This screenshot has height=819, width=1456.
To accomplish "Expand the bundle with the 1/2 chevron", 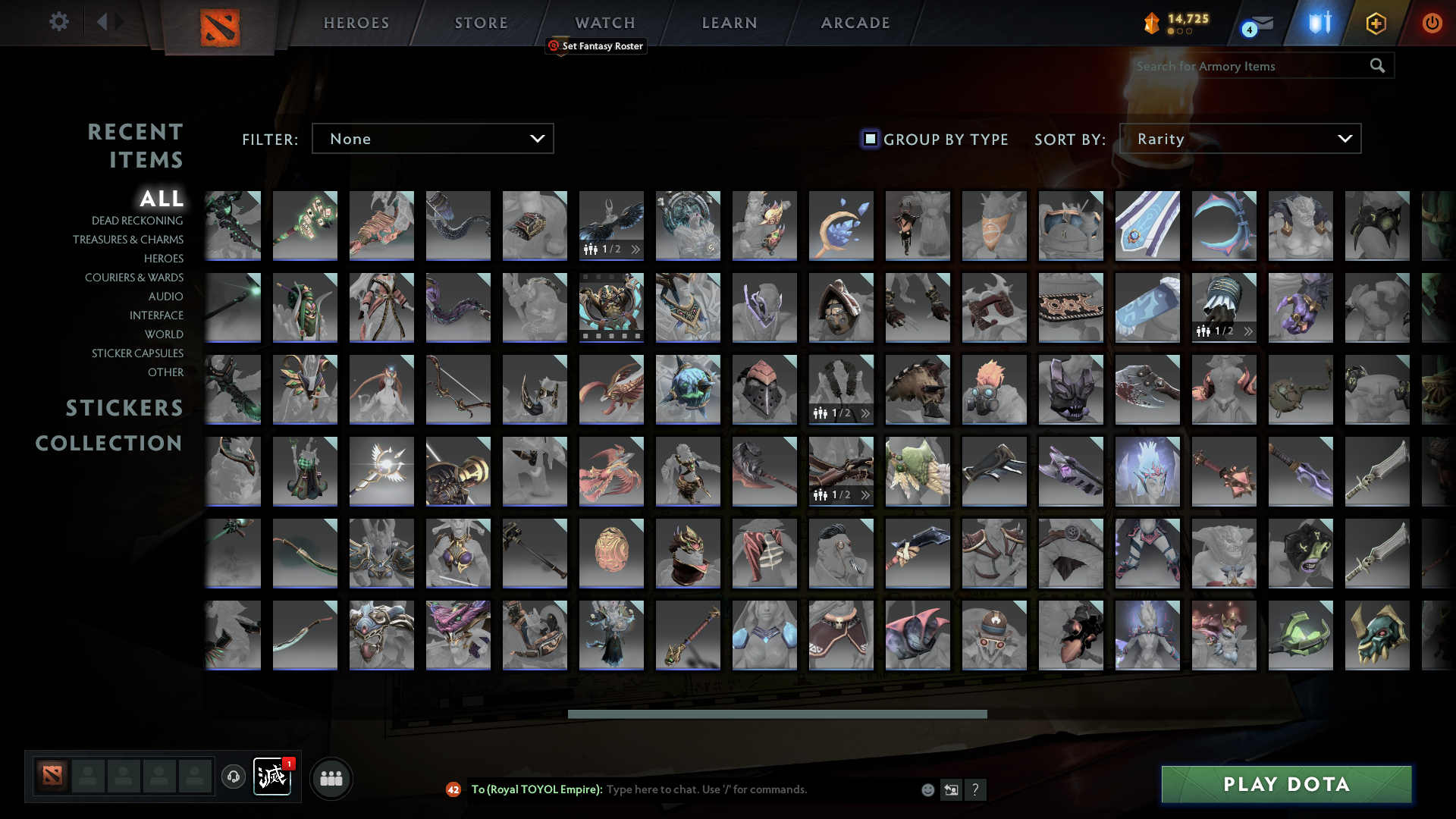I will tap(635, 249).
